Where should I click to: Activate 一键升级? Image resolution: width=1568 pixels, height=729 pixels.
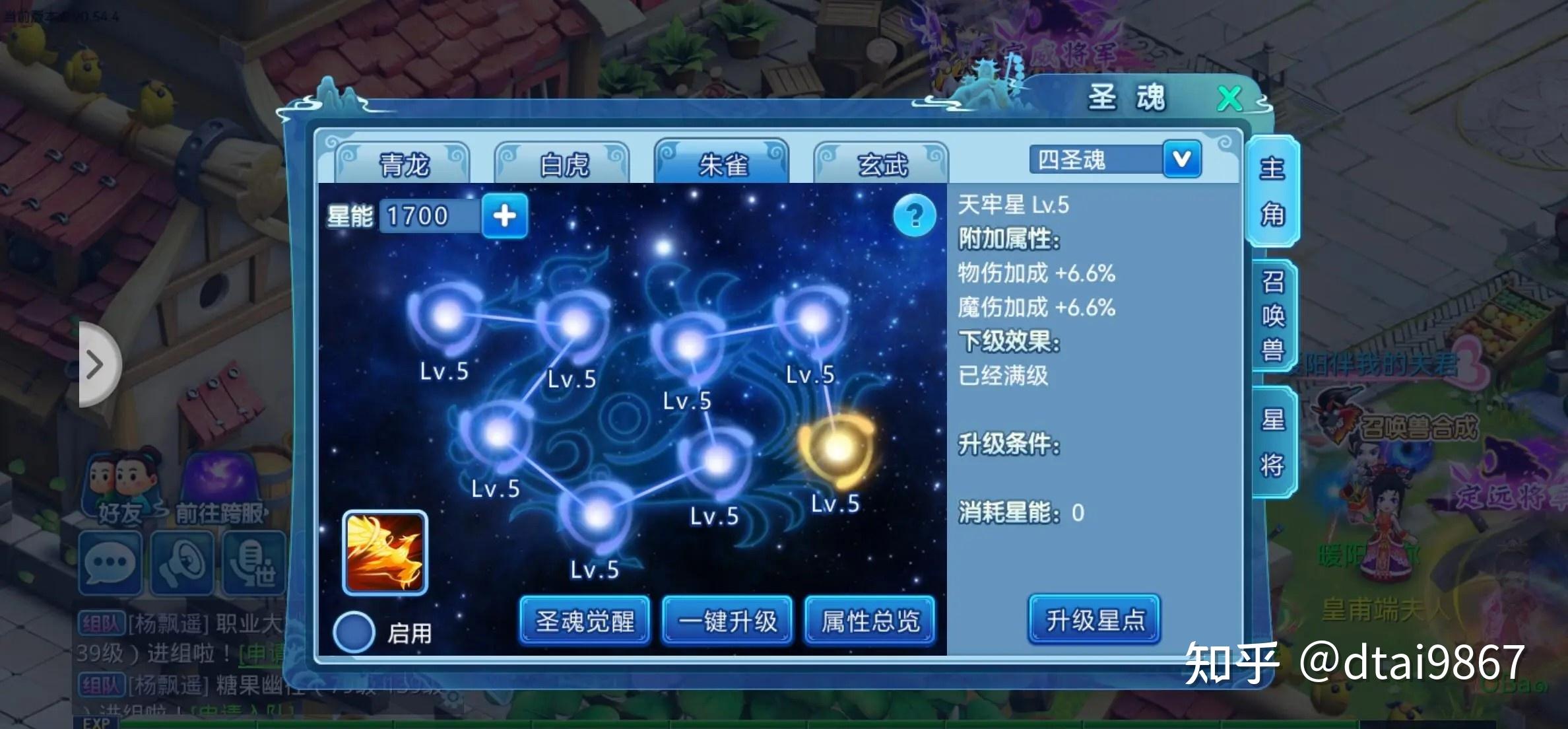(x=727, y=621)
